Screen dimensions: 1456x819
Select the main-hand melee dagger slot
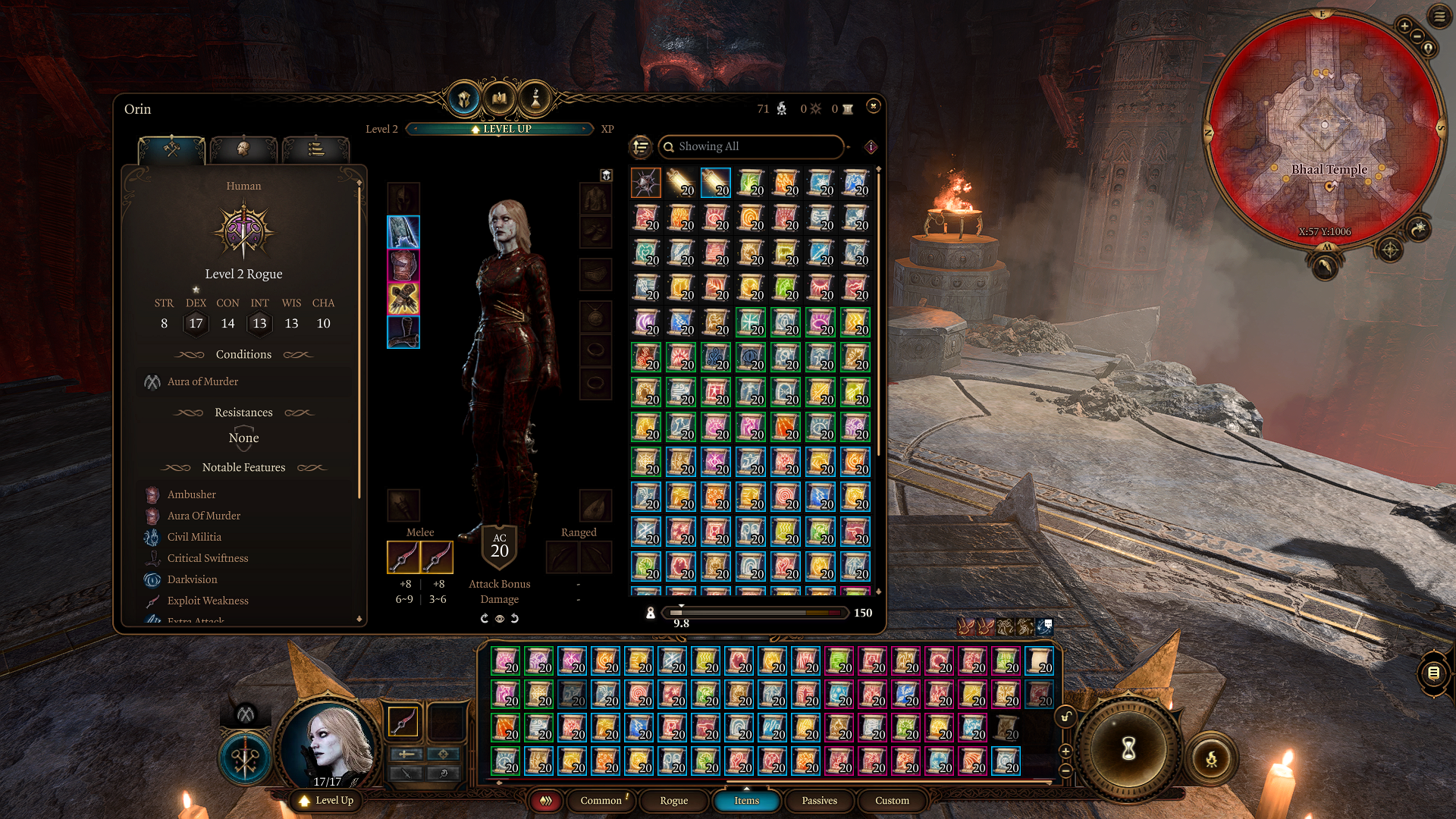403,557
